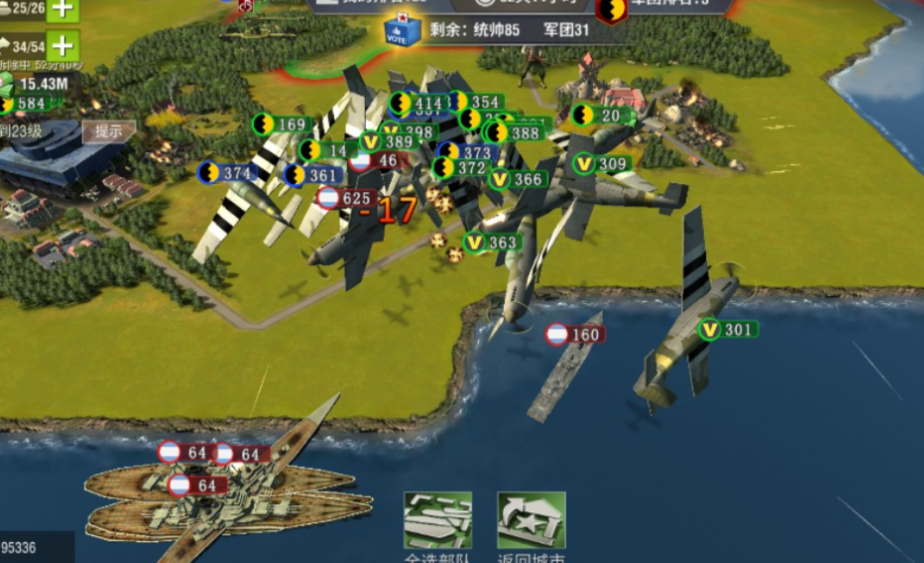Pick the unit badge showing 363

(491, 242)
